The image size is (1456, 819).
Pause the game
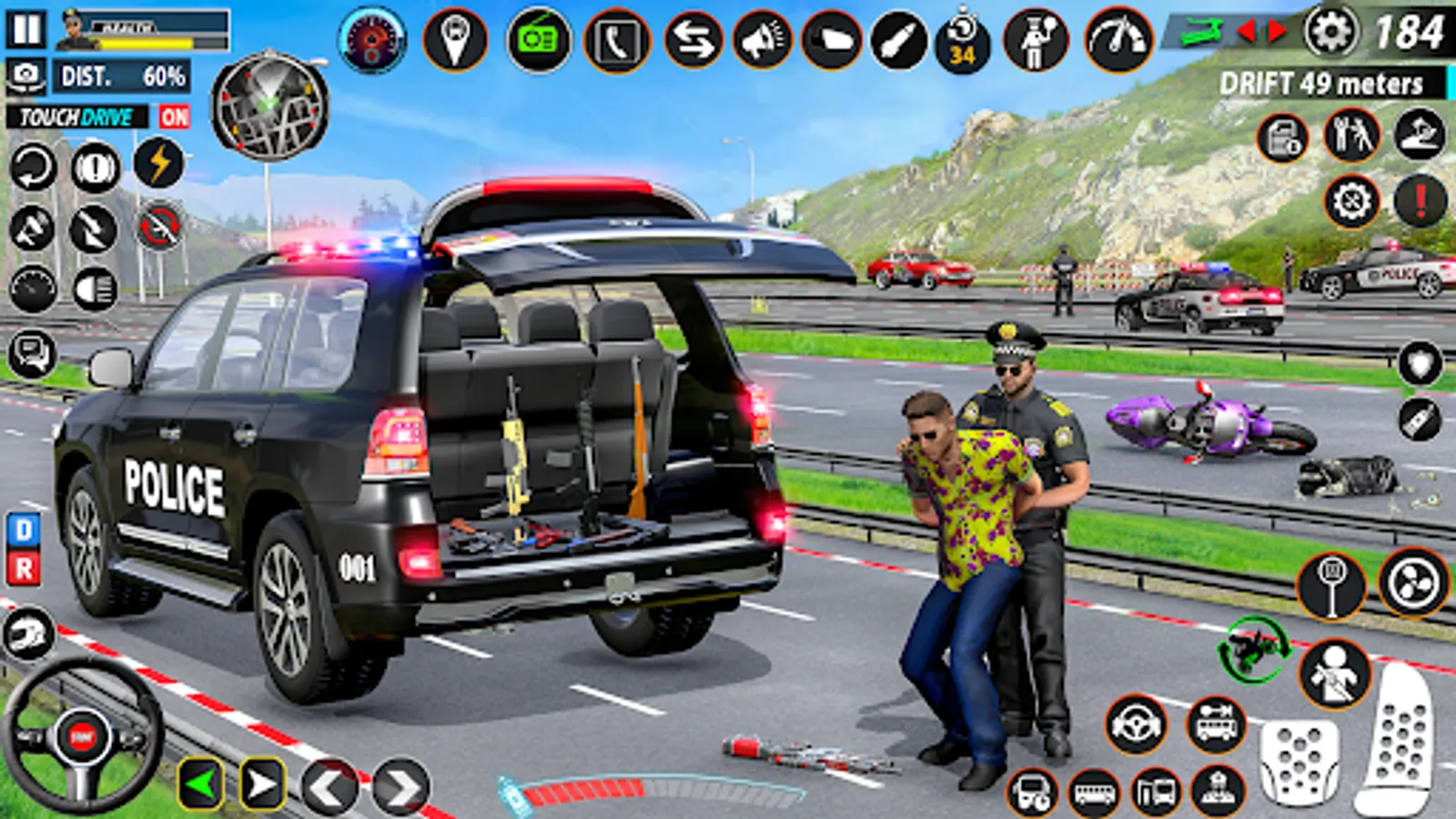[26, 29]
